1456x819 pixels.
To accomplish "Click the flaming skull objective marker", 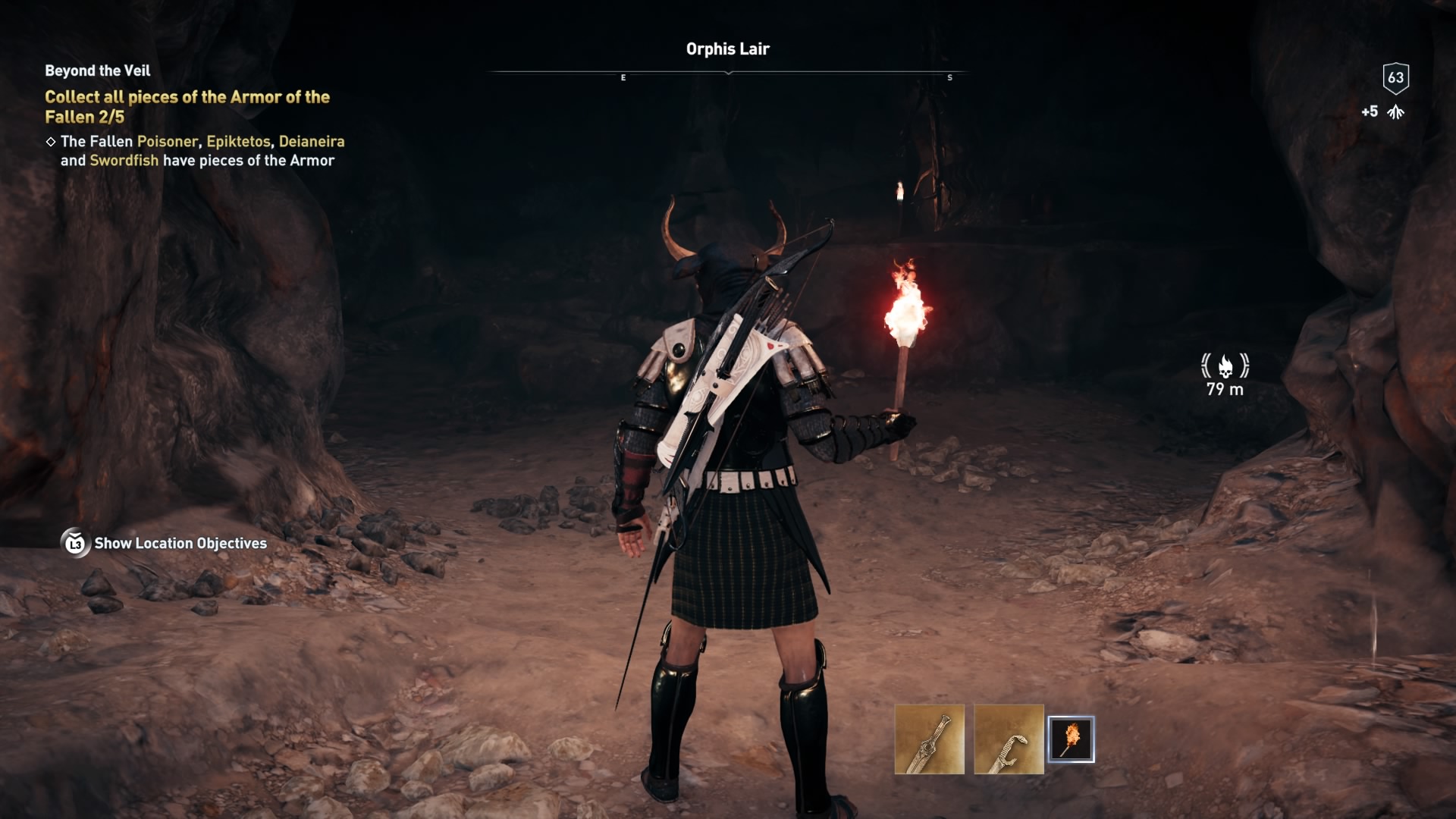I will coord(1226,367).
